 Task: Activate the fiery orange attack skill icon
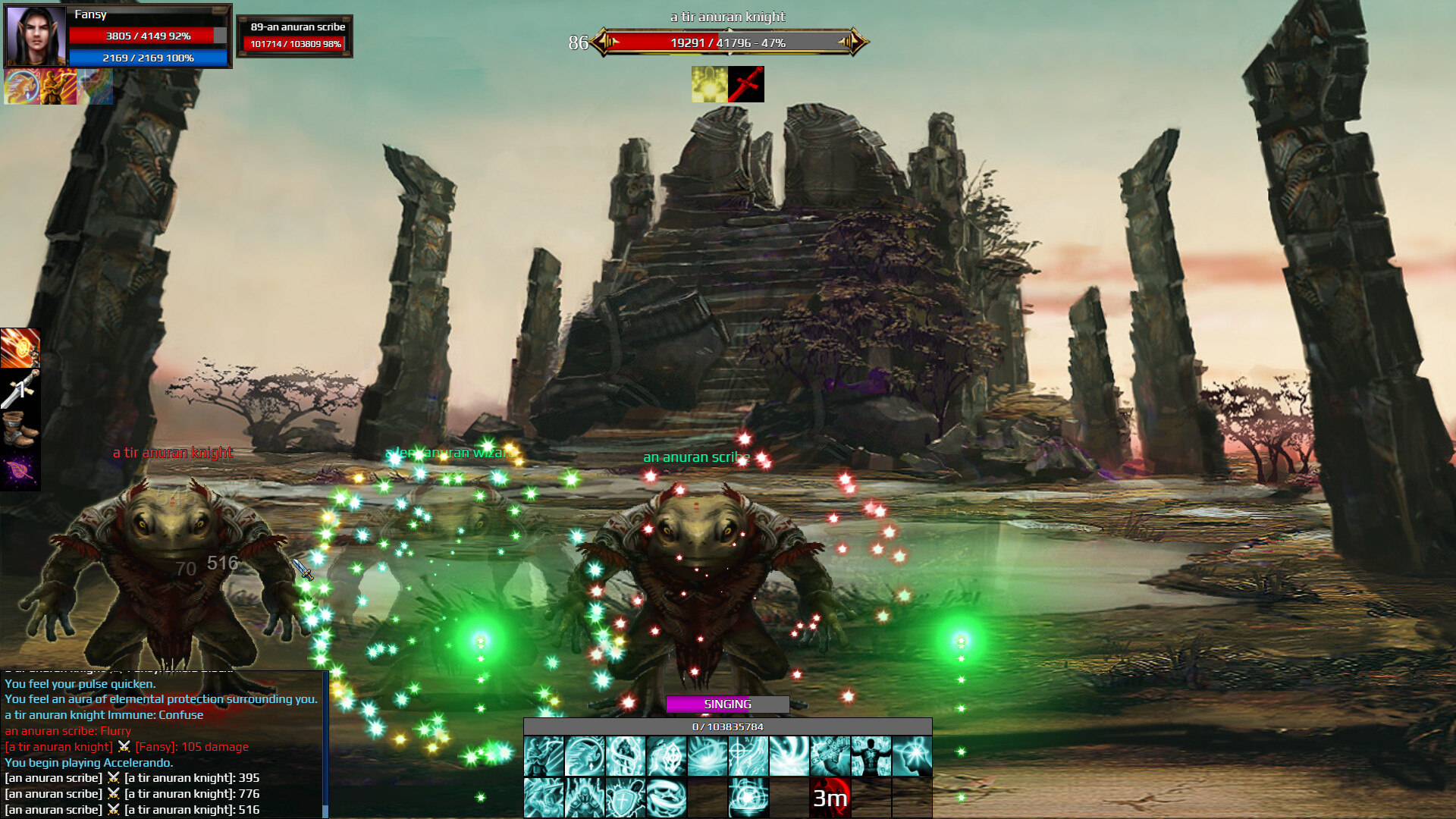tap(20, 348)
